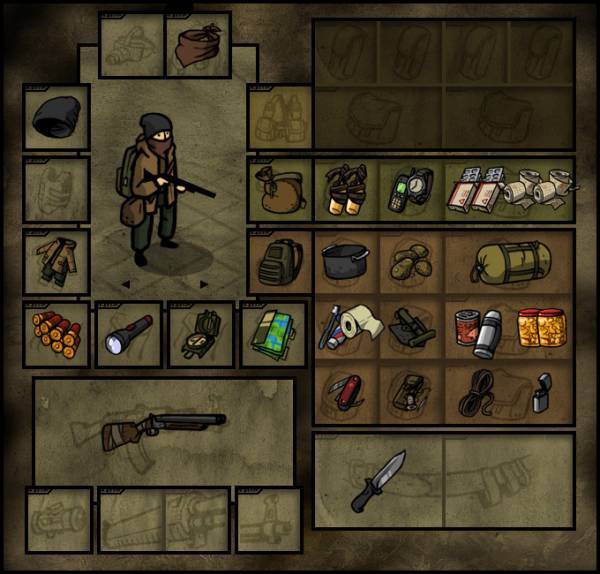This screenshot has height=574, width=600.
Task: Select the green sleeping bag
Action: (508, 262)
